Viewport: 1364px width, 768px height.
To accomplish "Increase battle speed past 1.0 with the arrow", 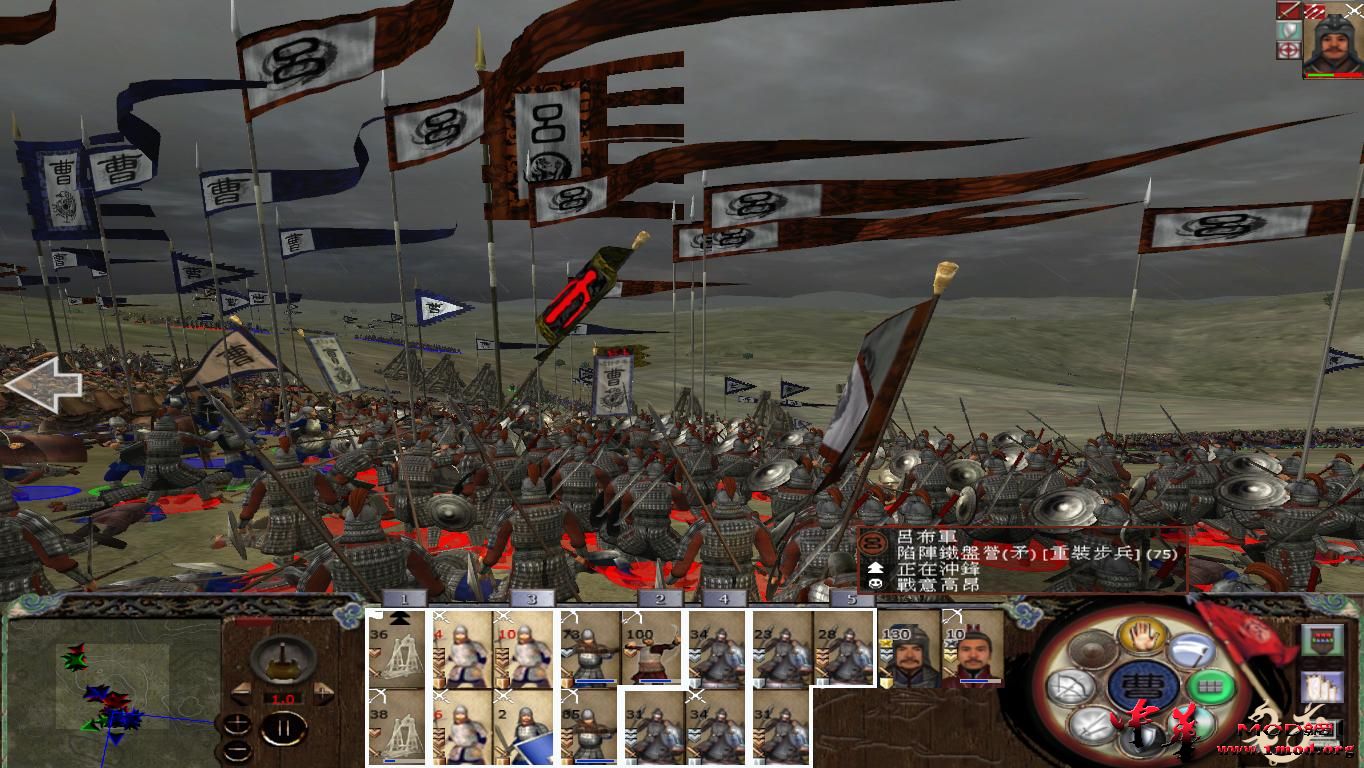I will 321,693.
